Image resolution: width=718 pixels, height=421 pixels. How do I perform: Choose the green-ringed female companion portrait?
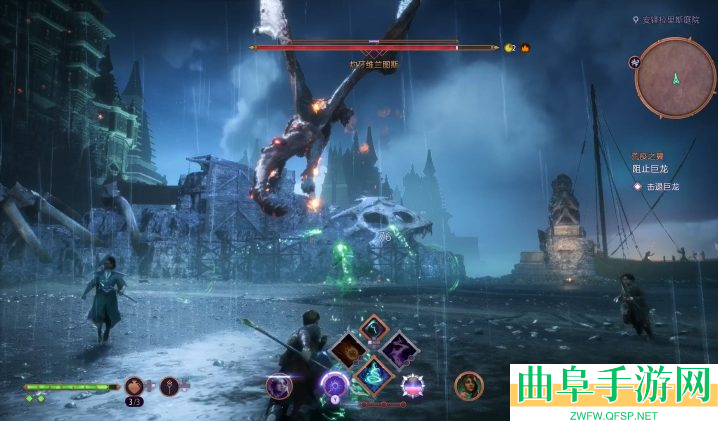click(468, 385)
